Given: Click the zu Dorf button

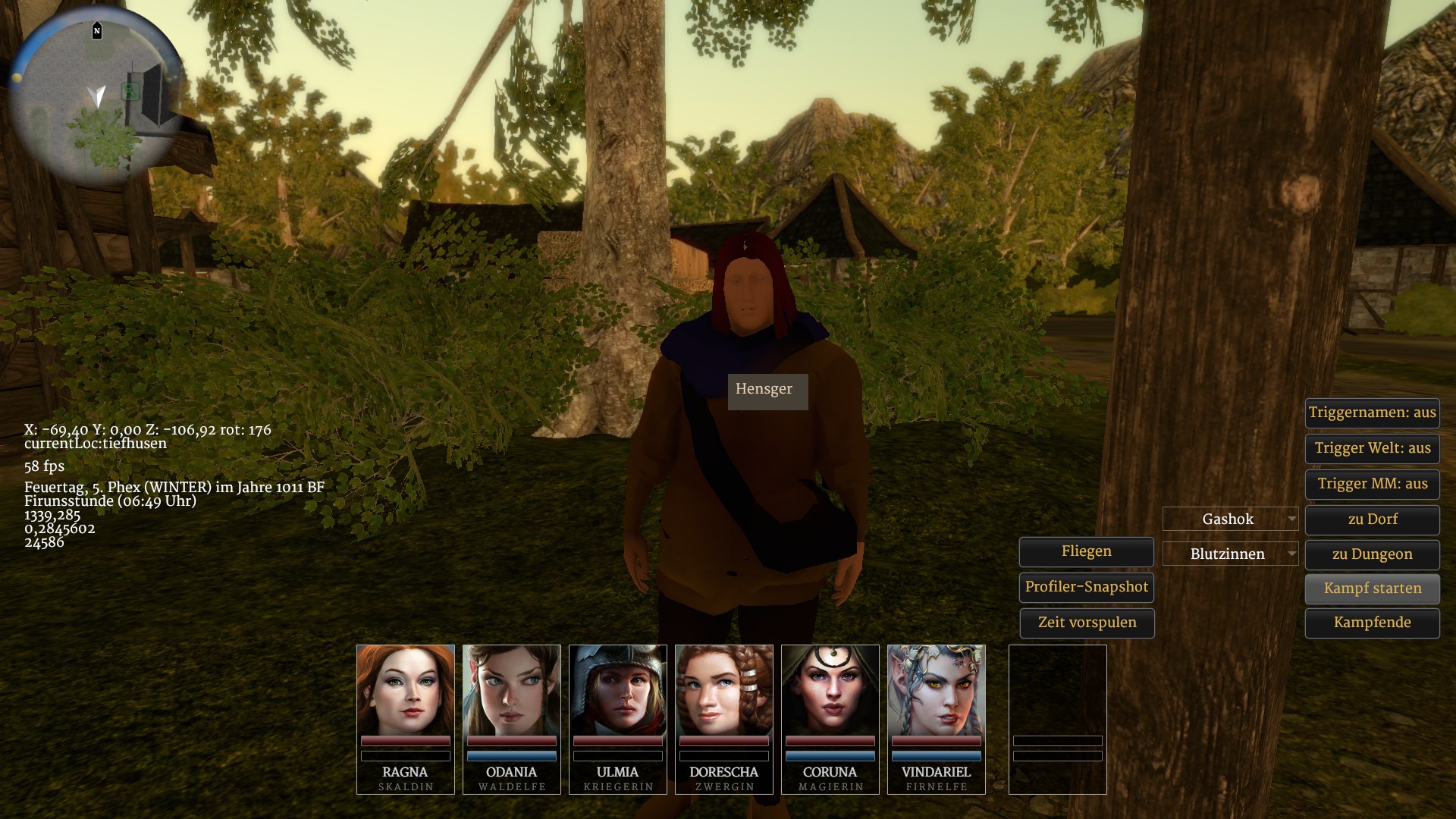Looking at the screenshot, I should (1372, 520).
